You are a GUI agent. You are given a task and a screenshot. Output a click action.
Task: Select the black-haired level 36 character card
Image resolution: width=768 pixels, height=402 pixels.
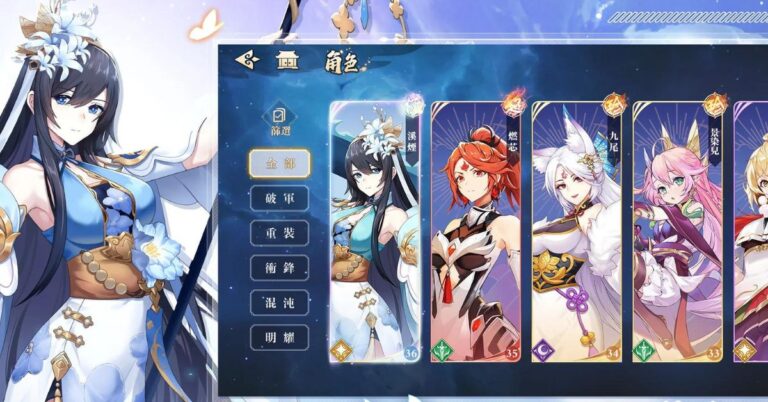[376, 232]
